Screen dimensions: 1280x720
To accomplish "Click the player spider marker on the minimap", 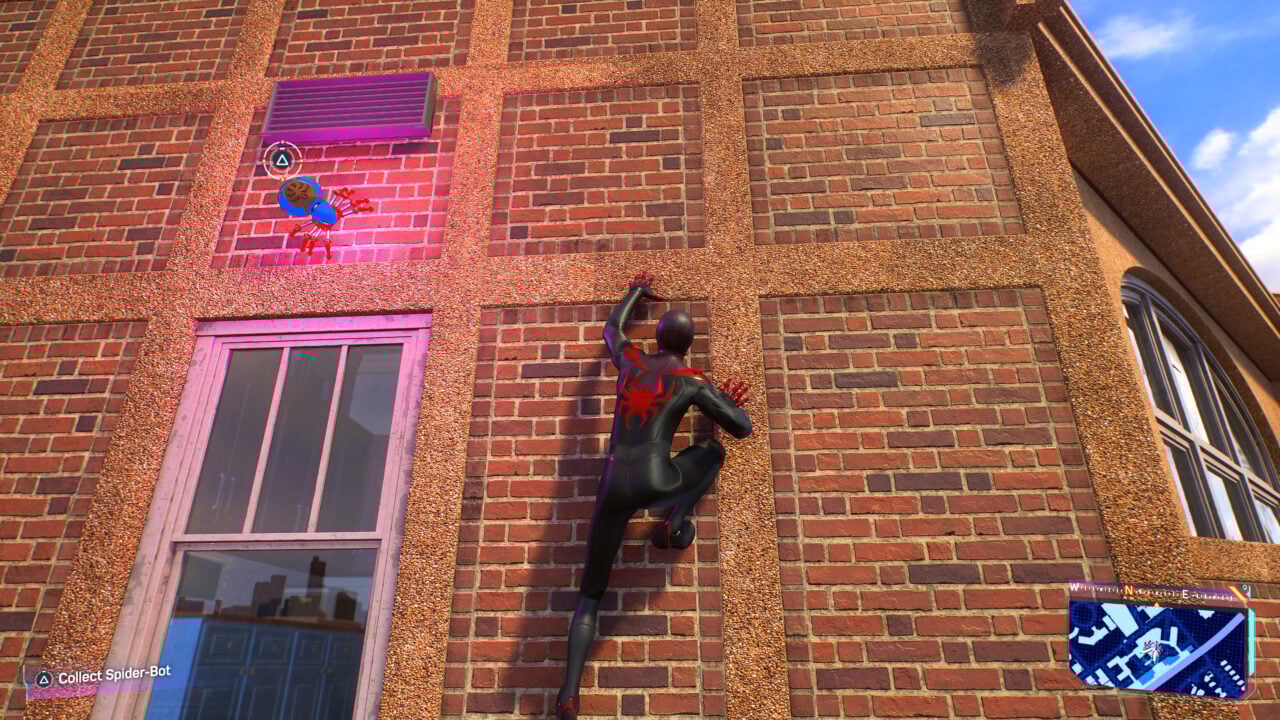I will pos(1152,650).
